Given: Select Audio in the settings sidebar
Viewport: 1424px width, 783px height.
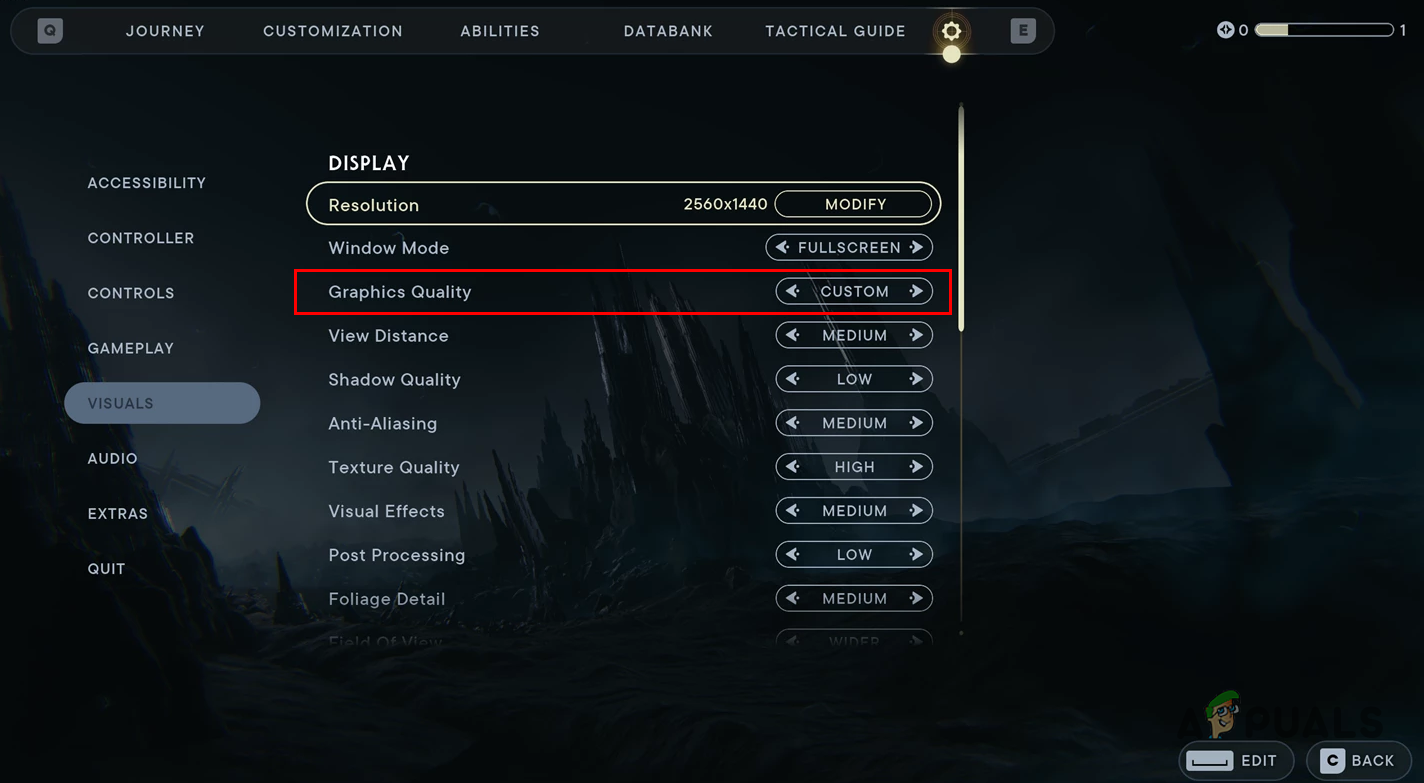Looking at the screenshot, I should [x=112, y=458].
